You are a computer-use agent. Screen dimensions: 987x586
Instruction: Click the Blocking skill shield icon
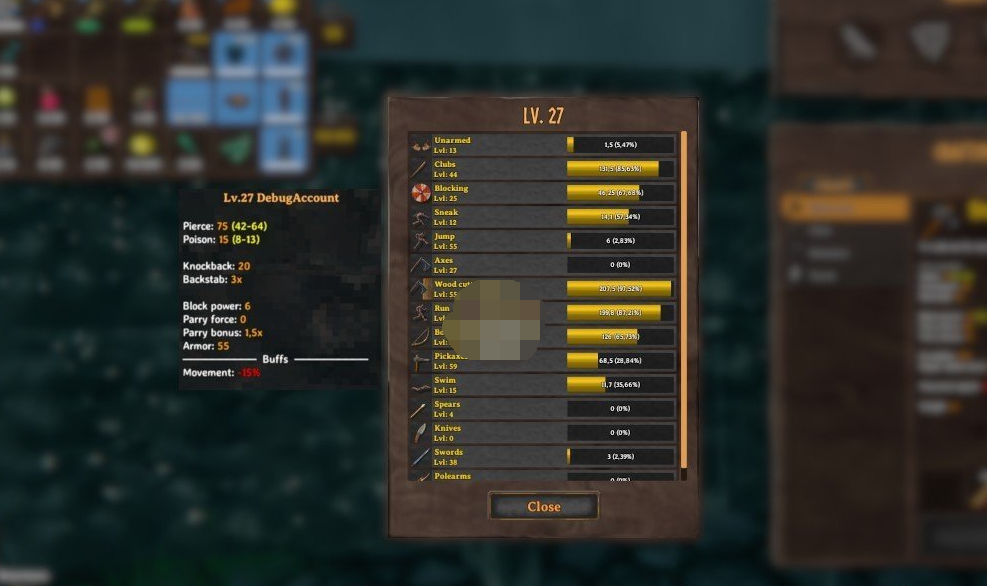pyautogui.click(x=420, y=193)
